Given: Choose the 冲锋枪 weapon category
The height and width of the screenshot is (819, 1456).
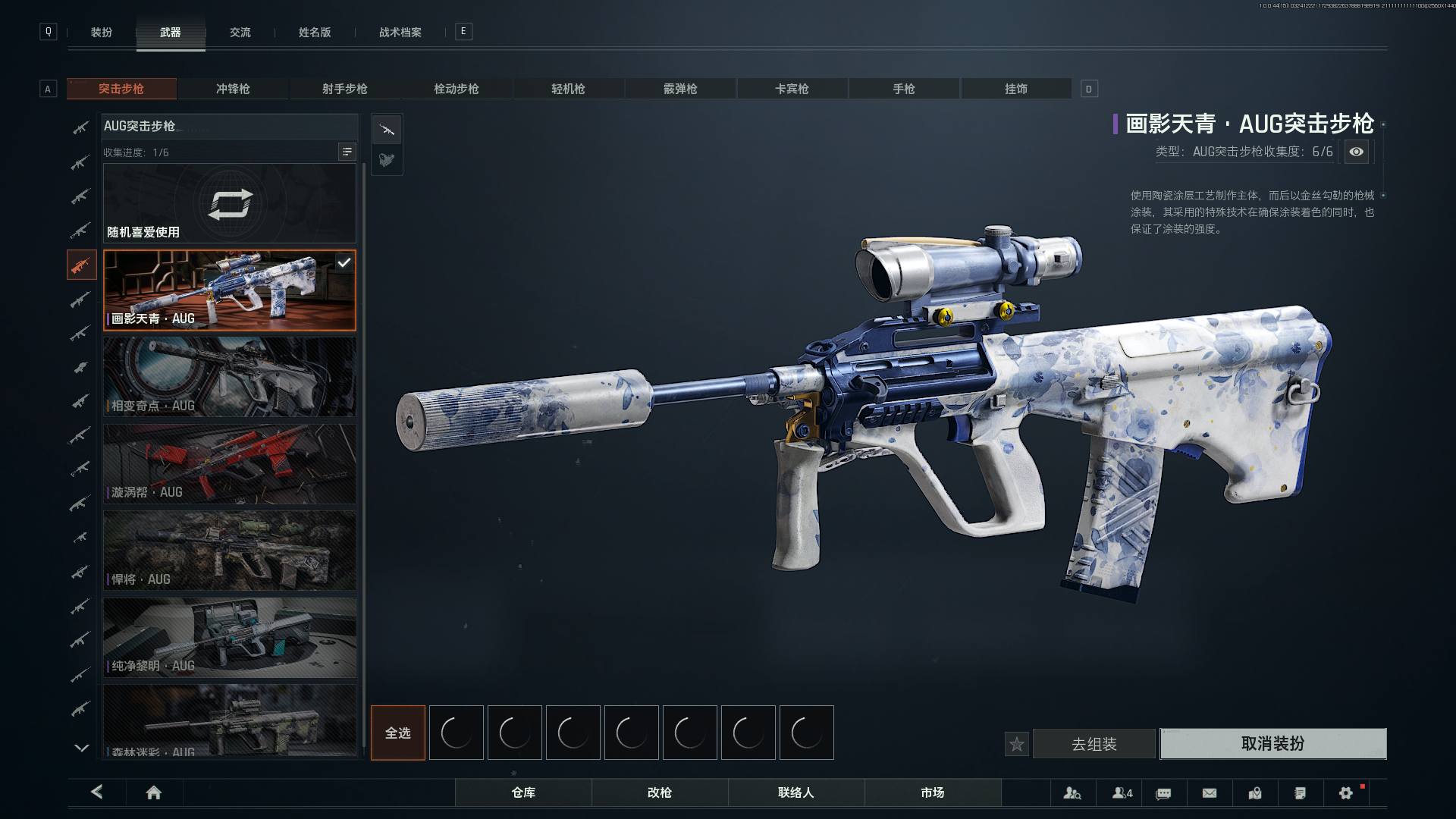Looking at the screenshot, I should [x=233, y=89].
